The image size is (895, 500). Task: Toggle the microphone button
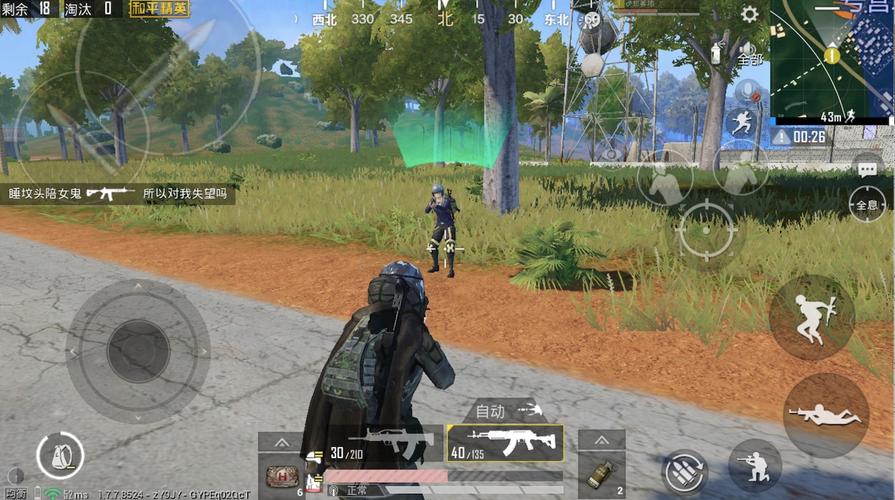point(748,90)
